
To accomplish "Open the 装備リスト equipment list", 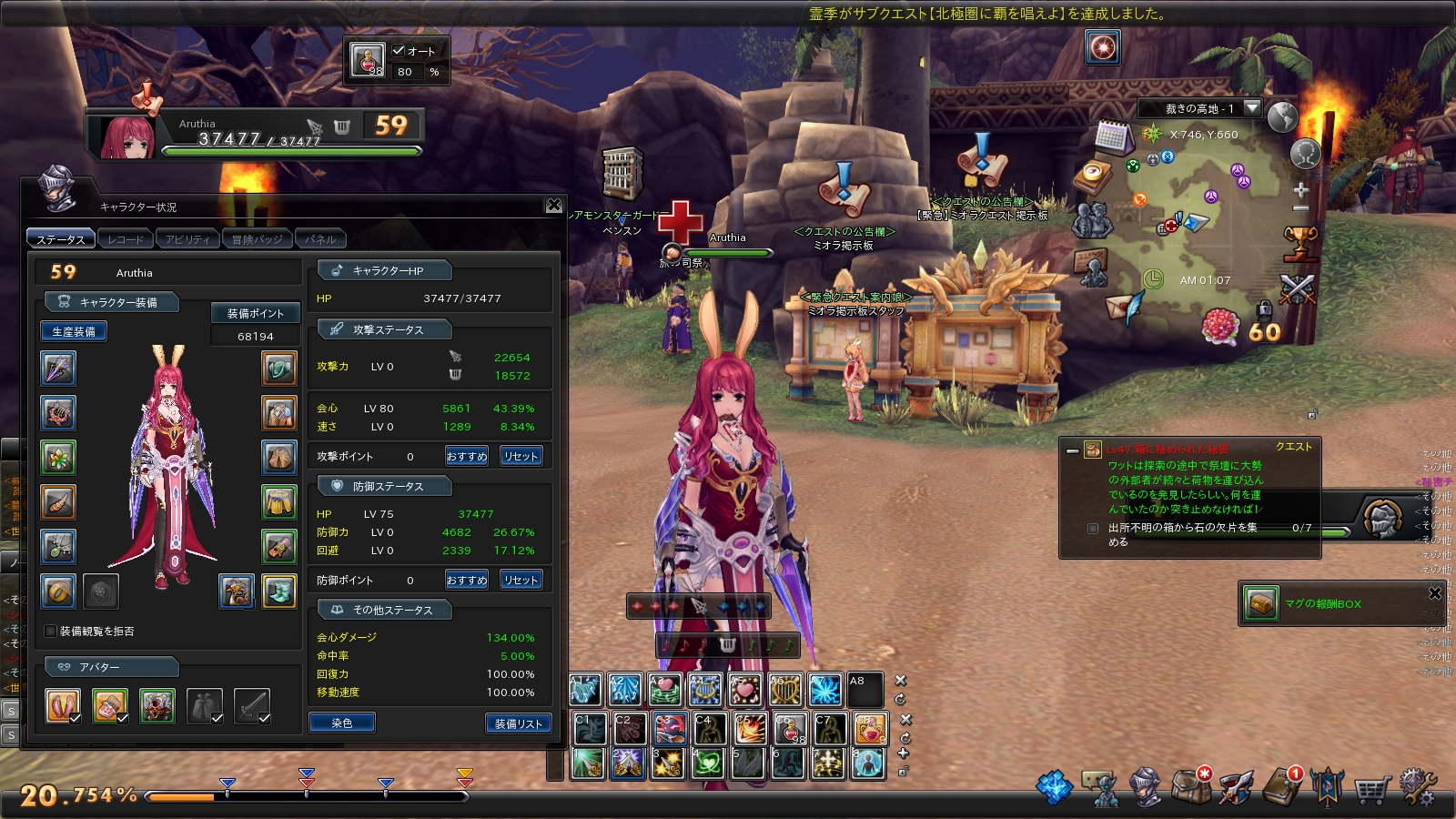I will tap(518, 723).
